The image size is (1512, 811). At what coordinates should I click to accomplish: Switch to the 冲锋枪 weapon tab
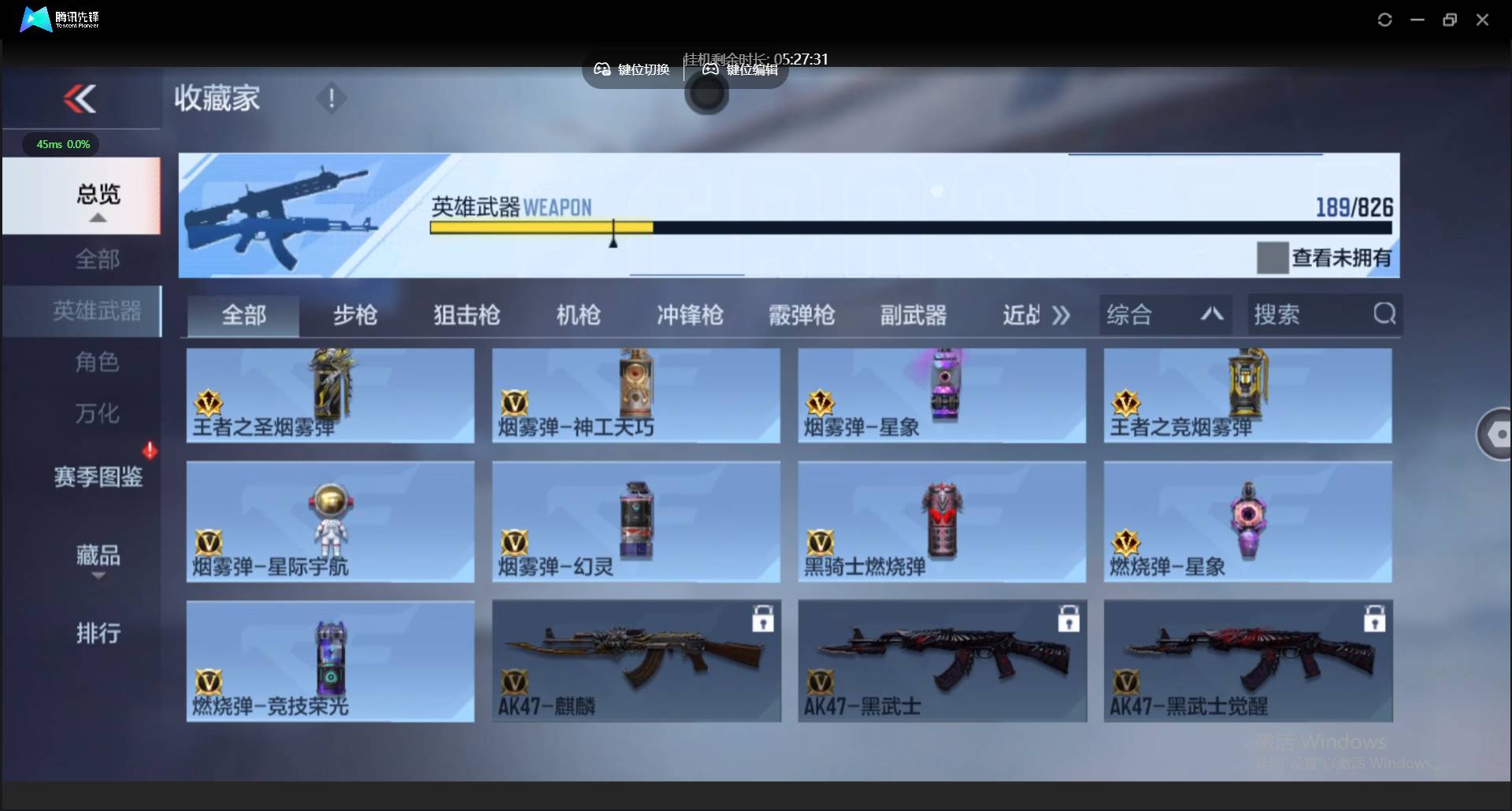click(x=689, y=314)
